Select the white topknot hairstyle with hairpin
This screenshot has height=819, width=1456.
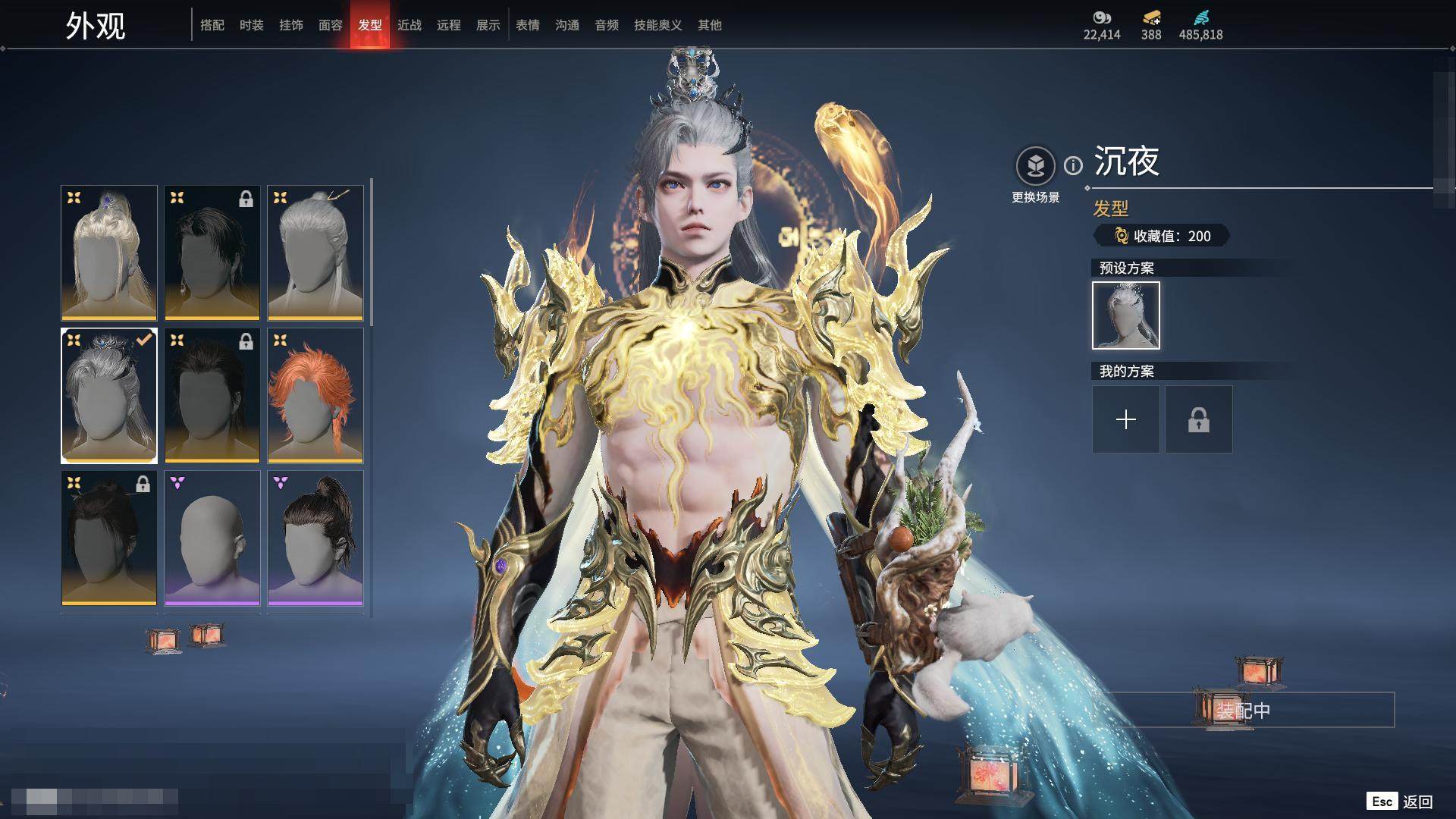click(315, 253)
